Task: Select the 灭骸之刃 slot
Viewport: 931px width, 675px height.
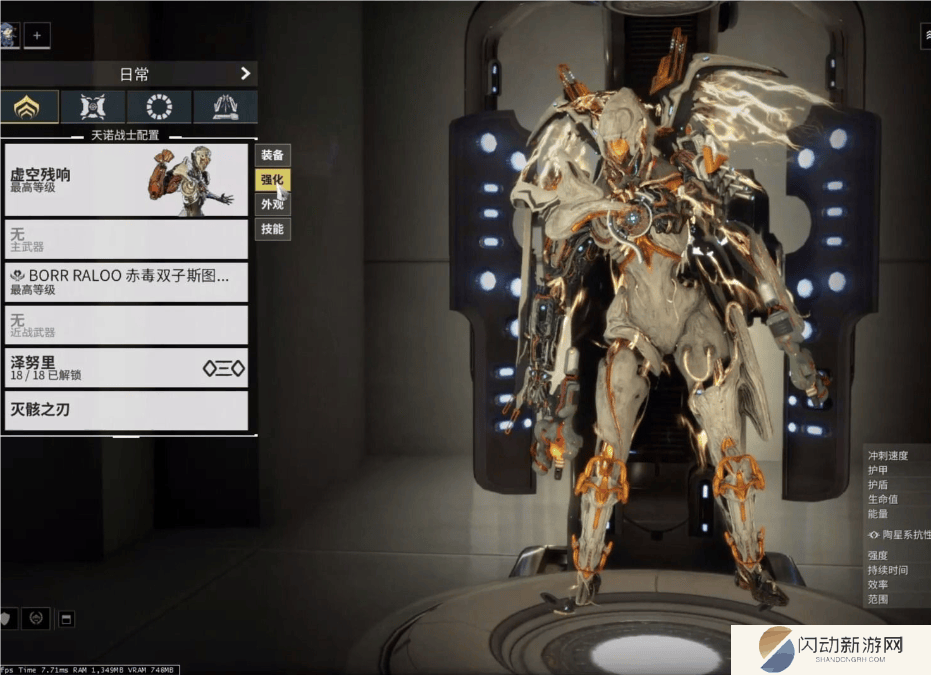Action: pyautogui.click(x=126, y=410)
